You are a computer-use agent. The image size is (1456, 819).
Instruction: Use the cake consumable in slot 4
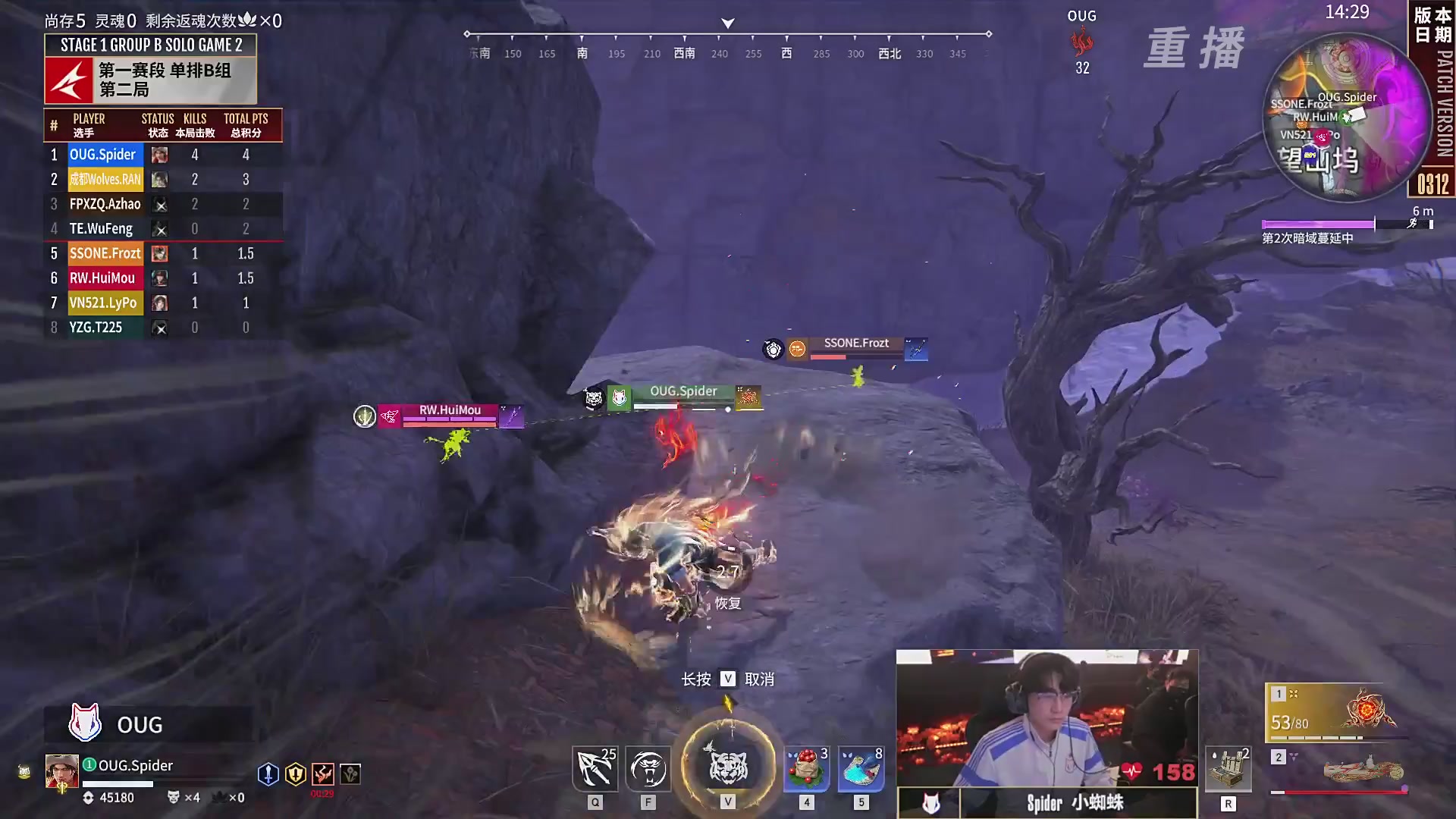pyautogui.click(x=806, y=768)
